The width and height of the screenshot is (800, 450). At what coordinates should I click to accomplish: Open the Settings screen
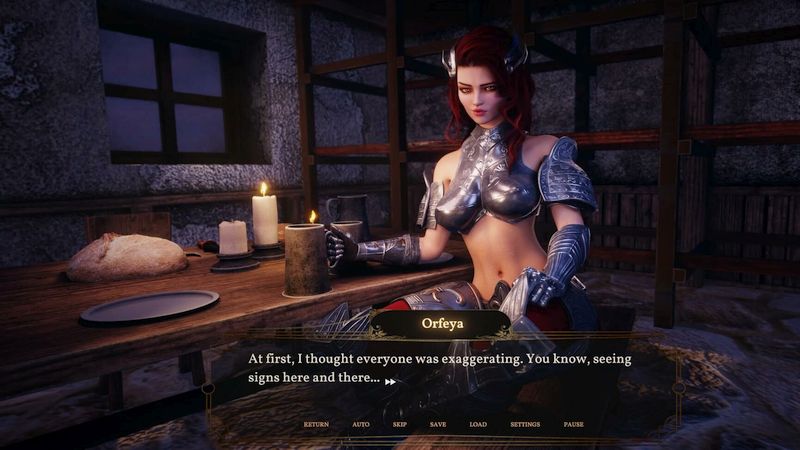(x=525, y=424)
